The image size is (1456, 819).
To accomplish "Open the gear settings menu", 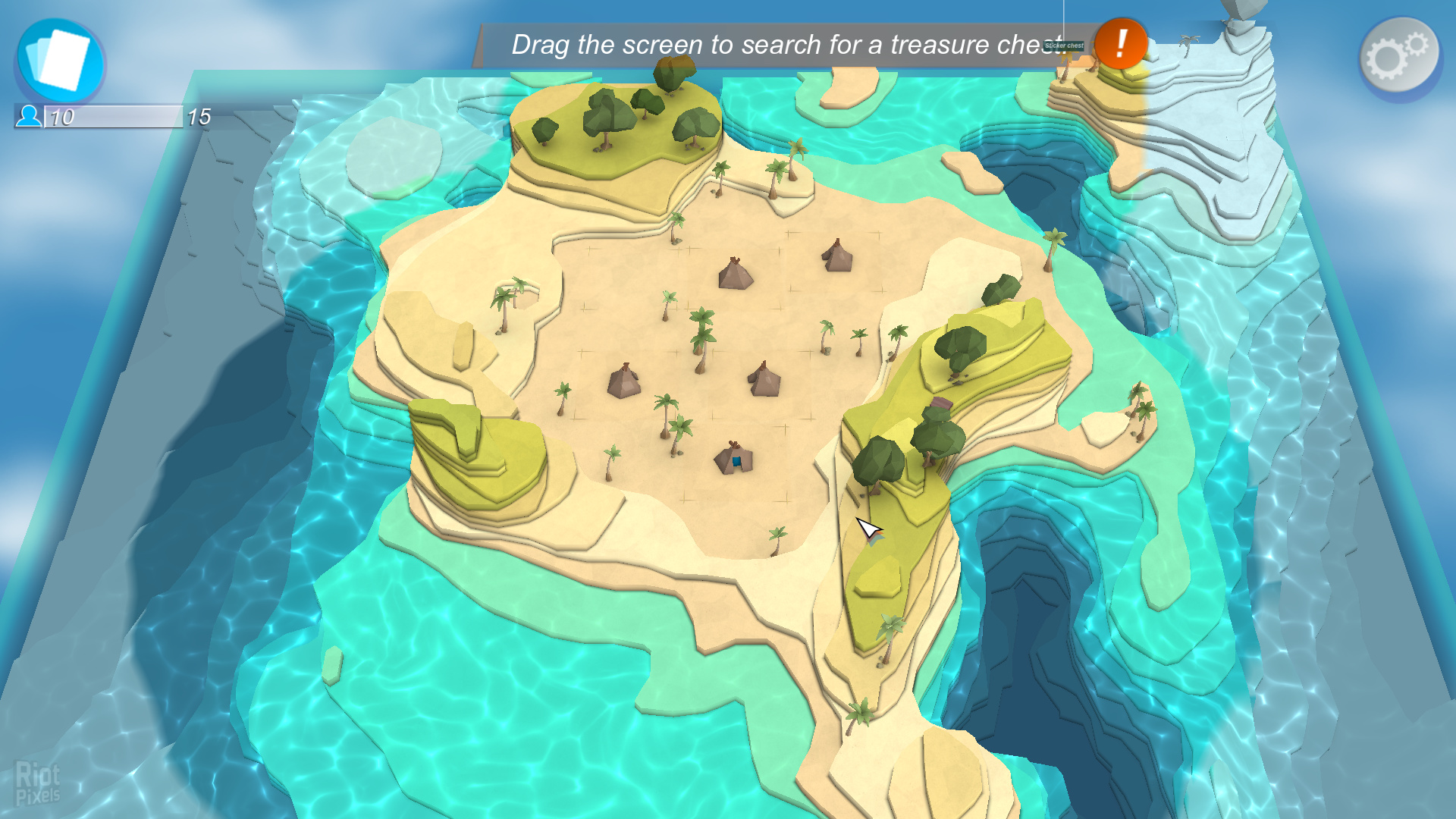I will point(1400,57).
